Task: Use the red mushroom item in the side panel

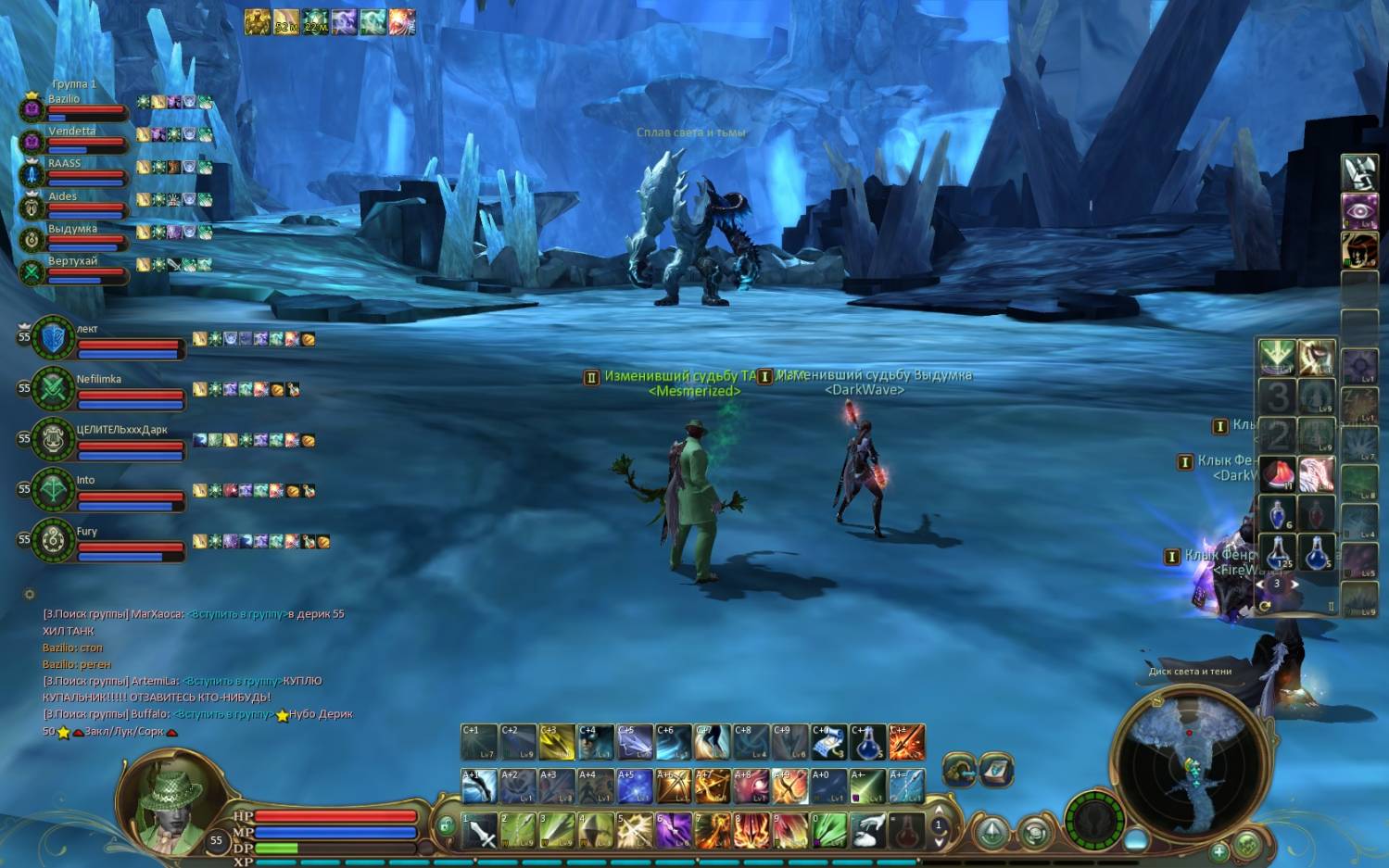Action: click(x=1278, y=474)
